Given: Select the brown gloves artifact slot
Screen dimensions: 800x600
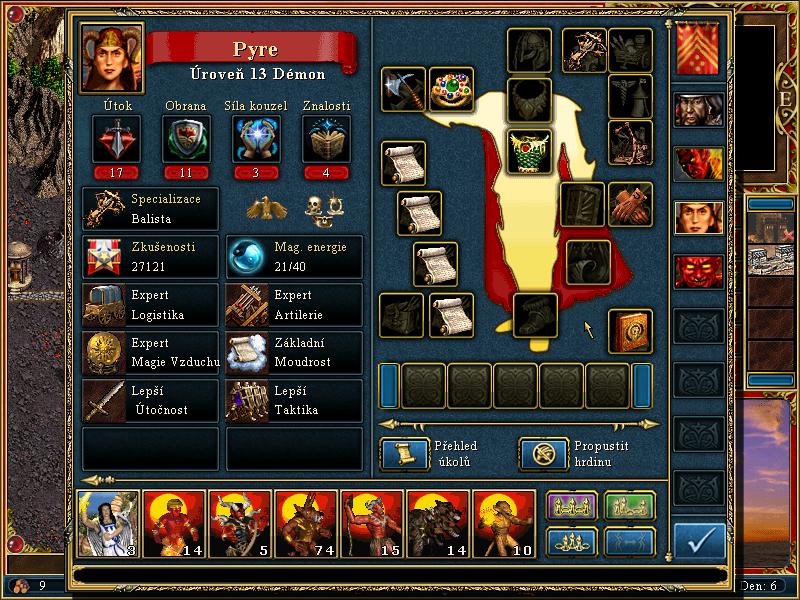Looking at the screenshot, I should point(630,204).
